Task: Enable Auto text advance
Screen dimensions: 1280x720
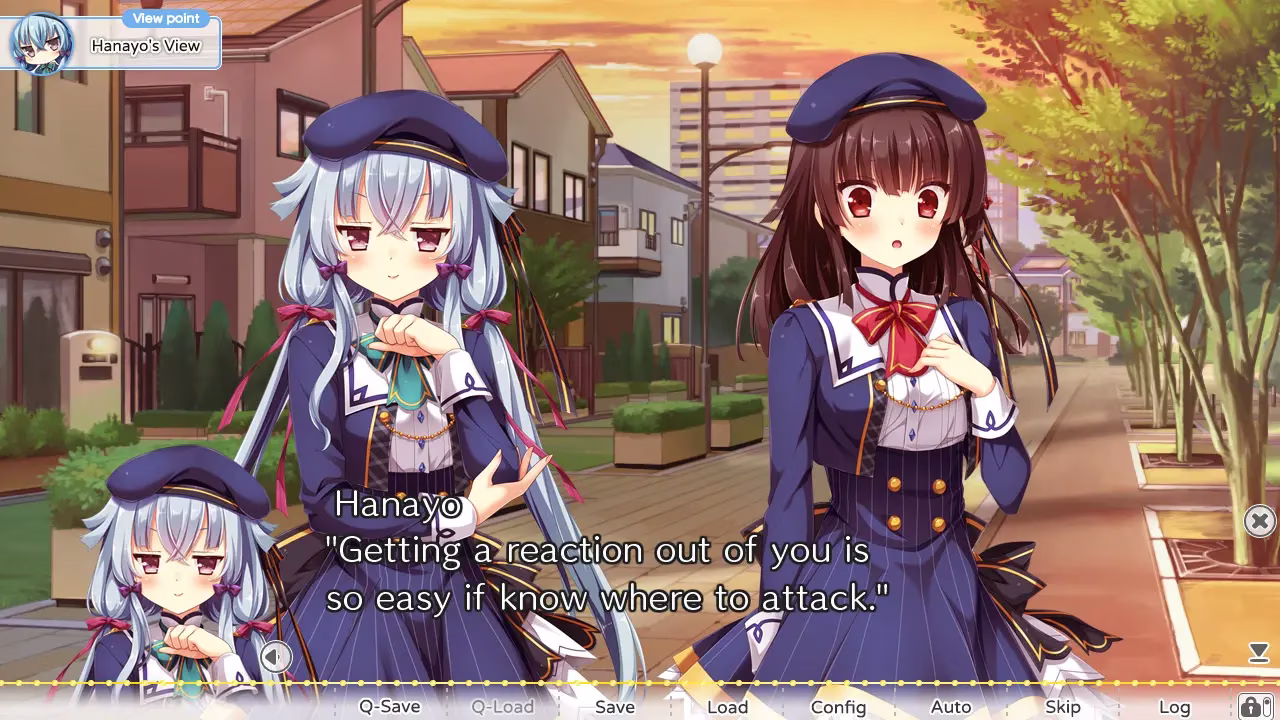Action: coord(950,706)
